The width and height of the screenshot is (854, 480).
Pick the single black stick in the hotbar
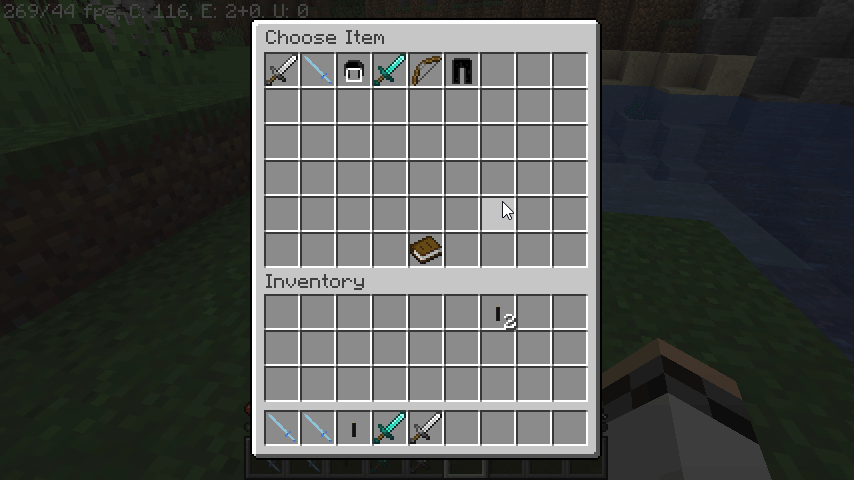(354, 429)
